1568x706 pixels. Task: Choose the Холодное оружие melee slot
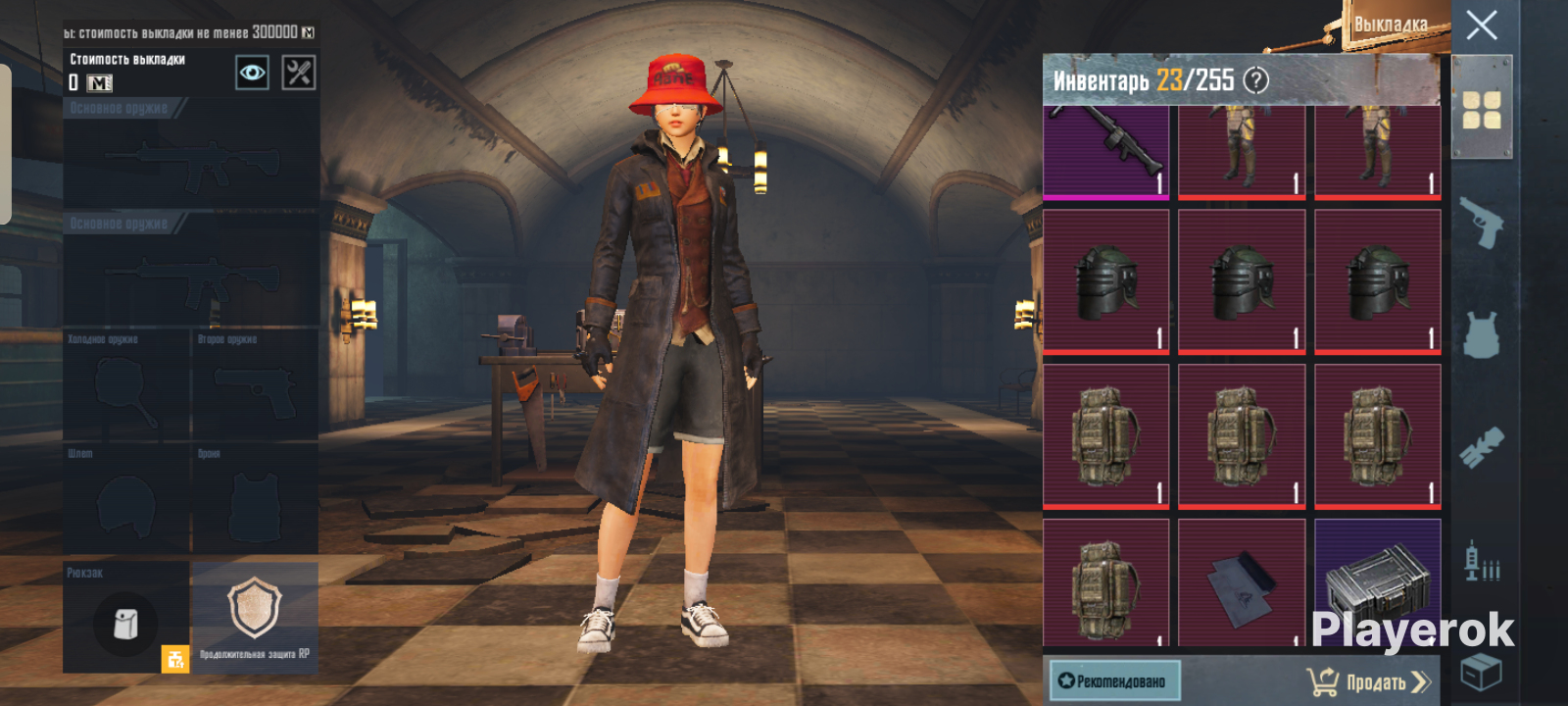[x=126, y=384]
